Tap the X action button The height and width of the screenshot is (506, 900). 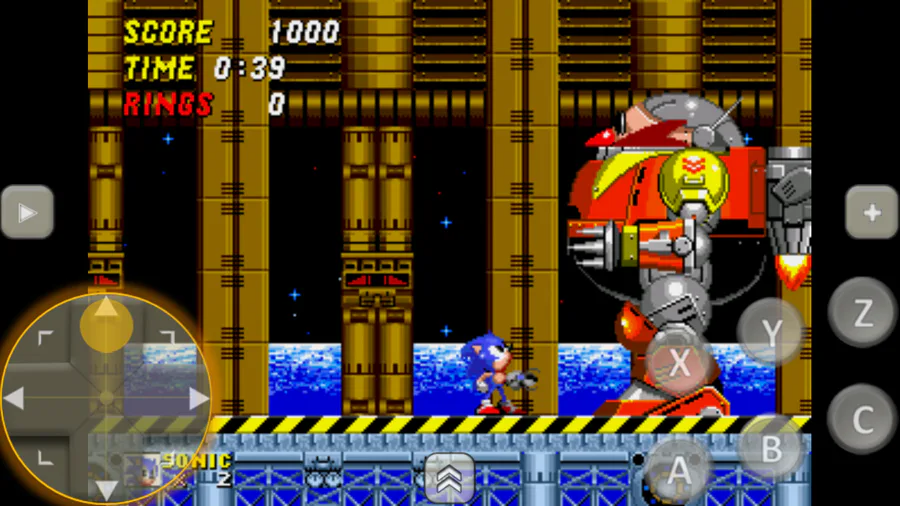[678, 363]
